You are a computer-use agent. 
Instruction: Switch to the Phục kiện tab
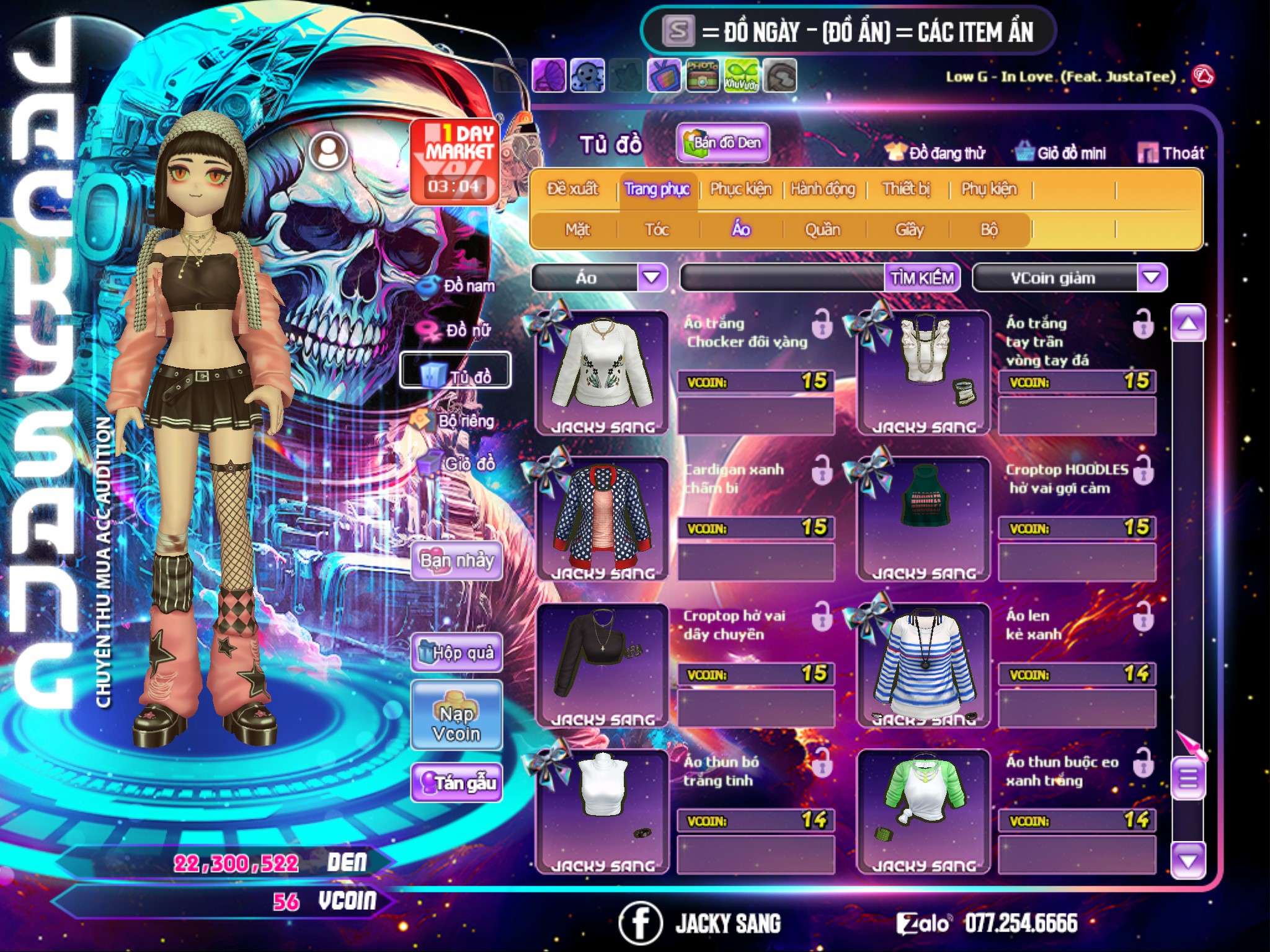click(740, 189)
